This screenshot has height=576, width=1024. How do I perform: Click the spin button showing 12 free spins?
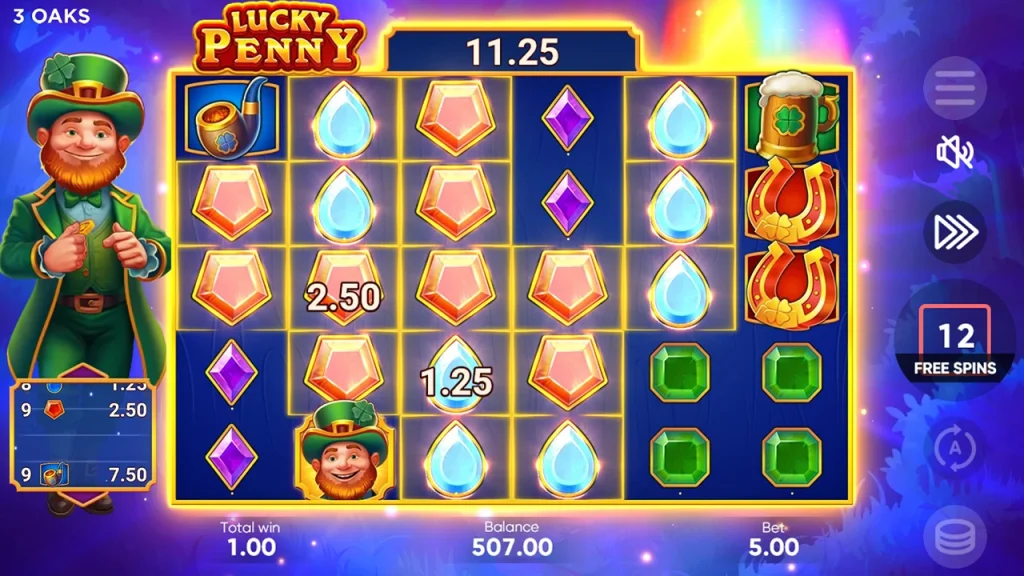(x=955, y=343)
